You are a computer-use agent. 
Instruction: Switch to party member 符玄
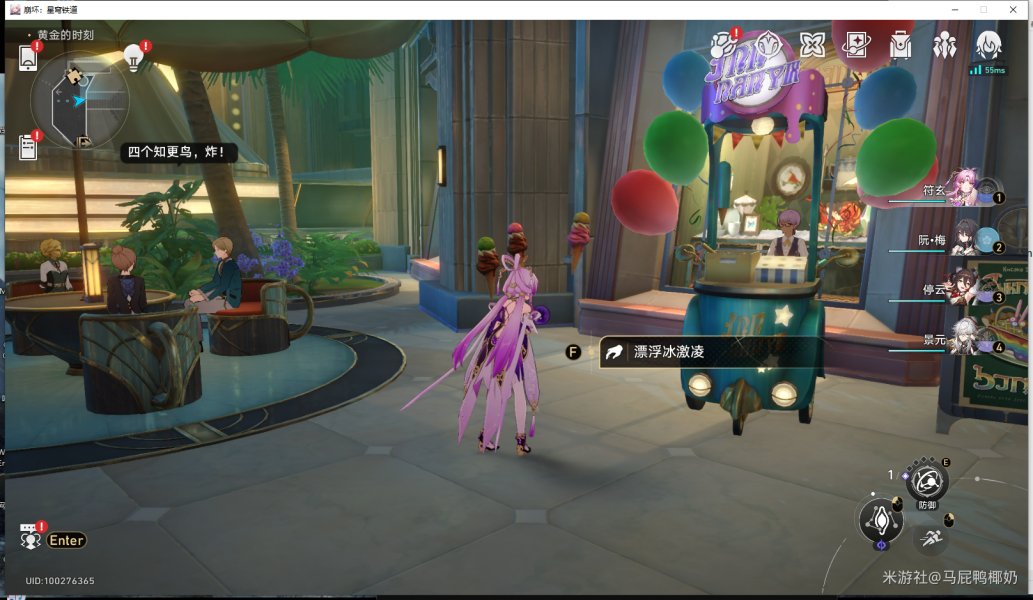coord(965,187)
